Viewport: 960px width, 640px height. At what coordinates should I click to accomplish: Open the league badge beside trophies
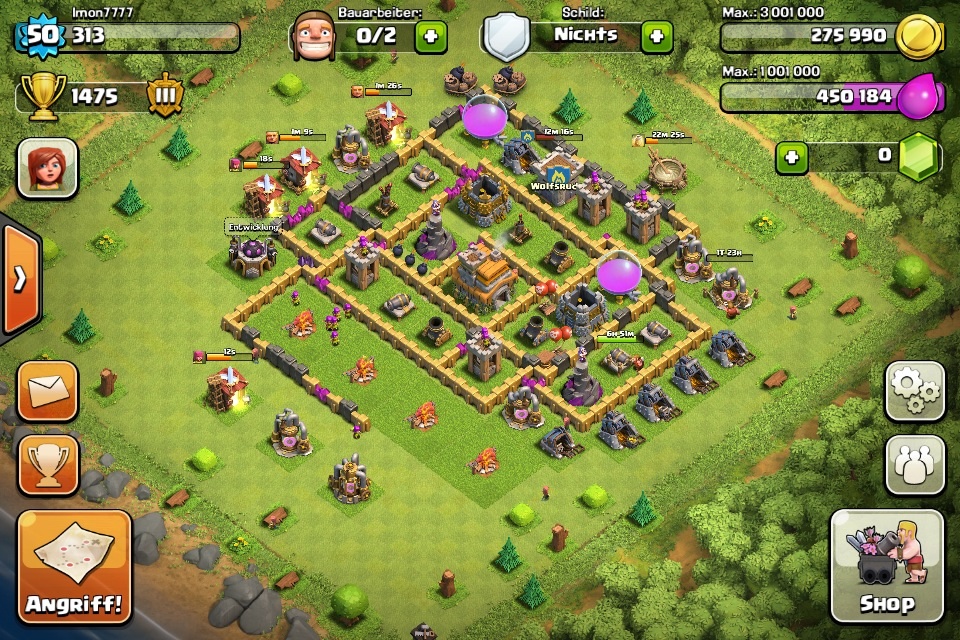(x=165, y=96)
